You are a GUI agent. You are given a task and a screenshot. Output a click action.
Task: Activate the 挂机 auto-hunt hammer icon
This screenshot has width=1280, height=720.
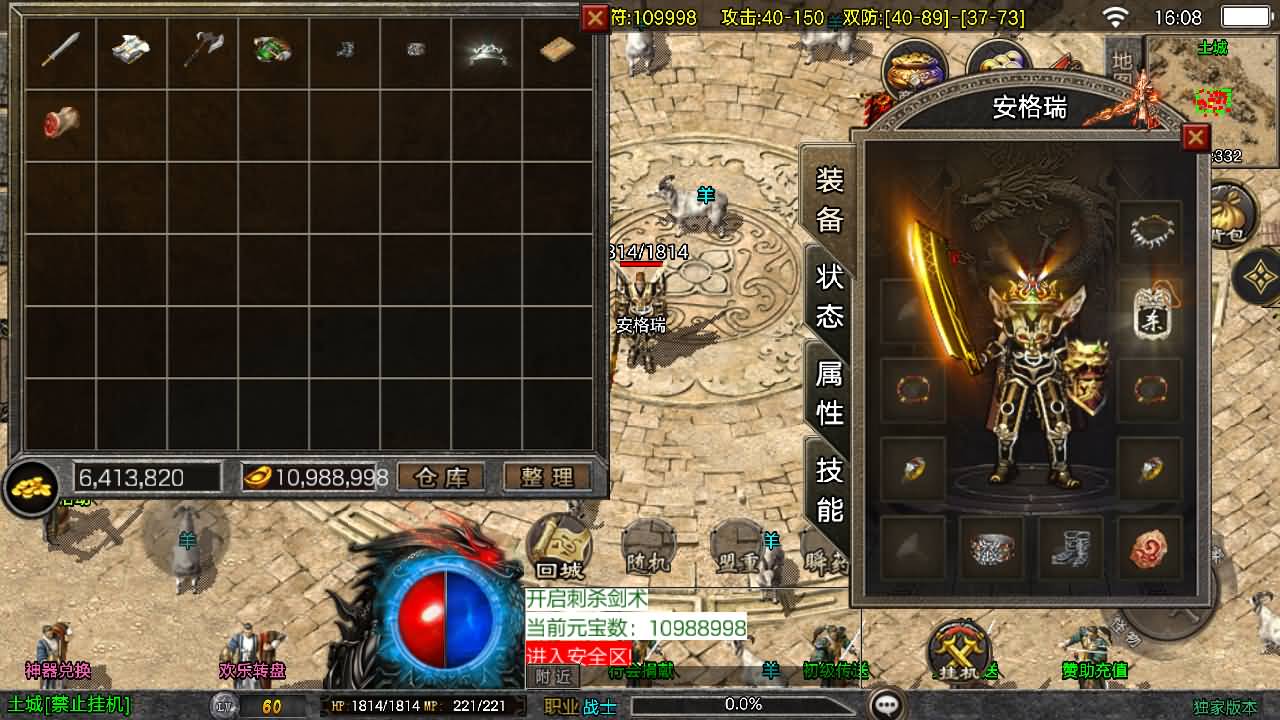point(958,651)
